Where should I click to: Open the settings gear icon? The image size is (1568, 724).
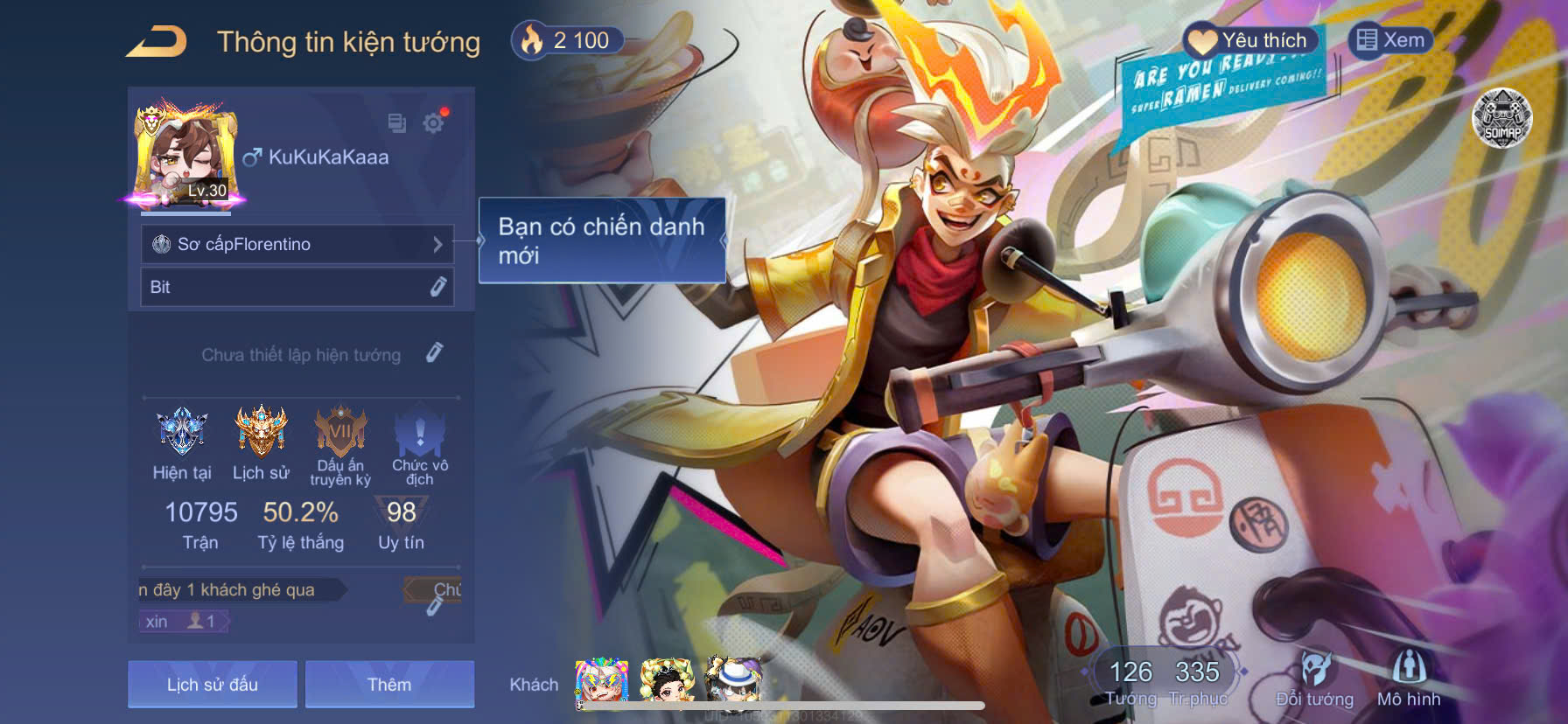pos(434,124)
